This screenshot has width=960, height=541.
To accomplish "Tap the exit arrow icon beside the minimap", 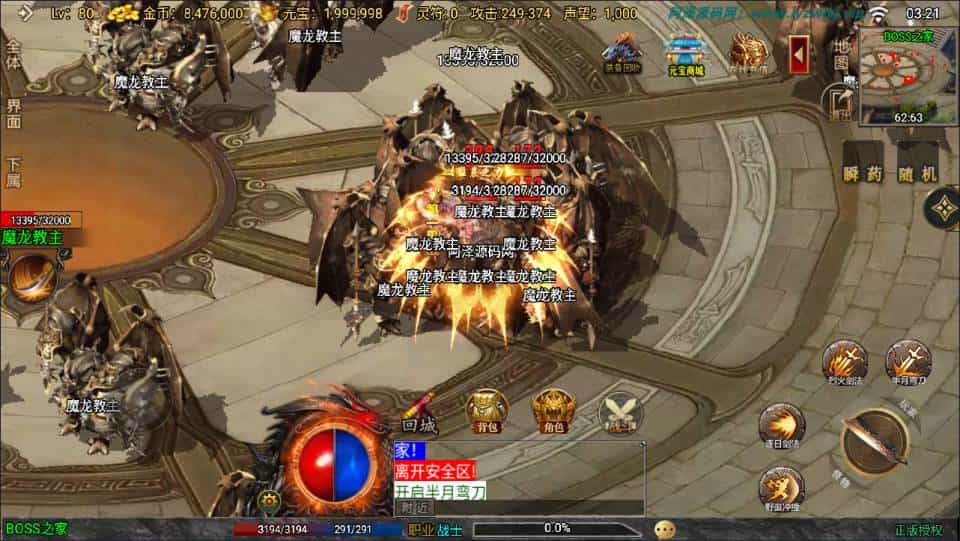I will (838, 100).
